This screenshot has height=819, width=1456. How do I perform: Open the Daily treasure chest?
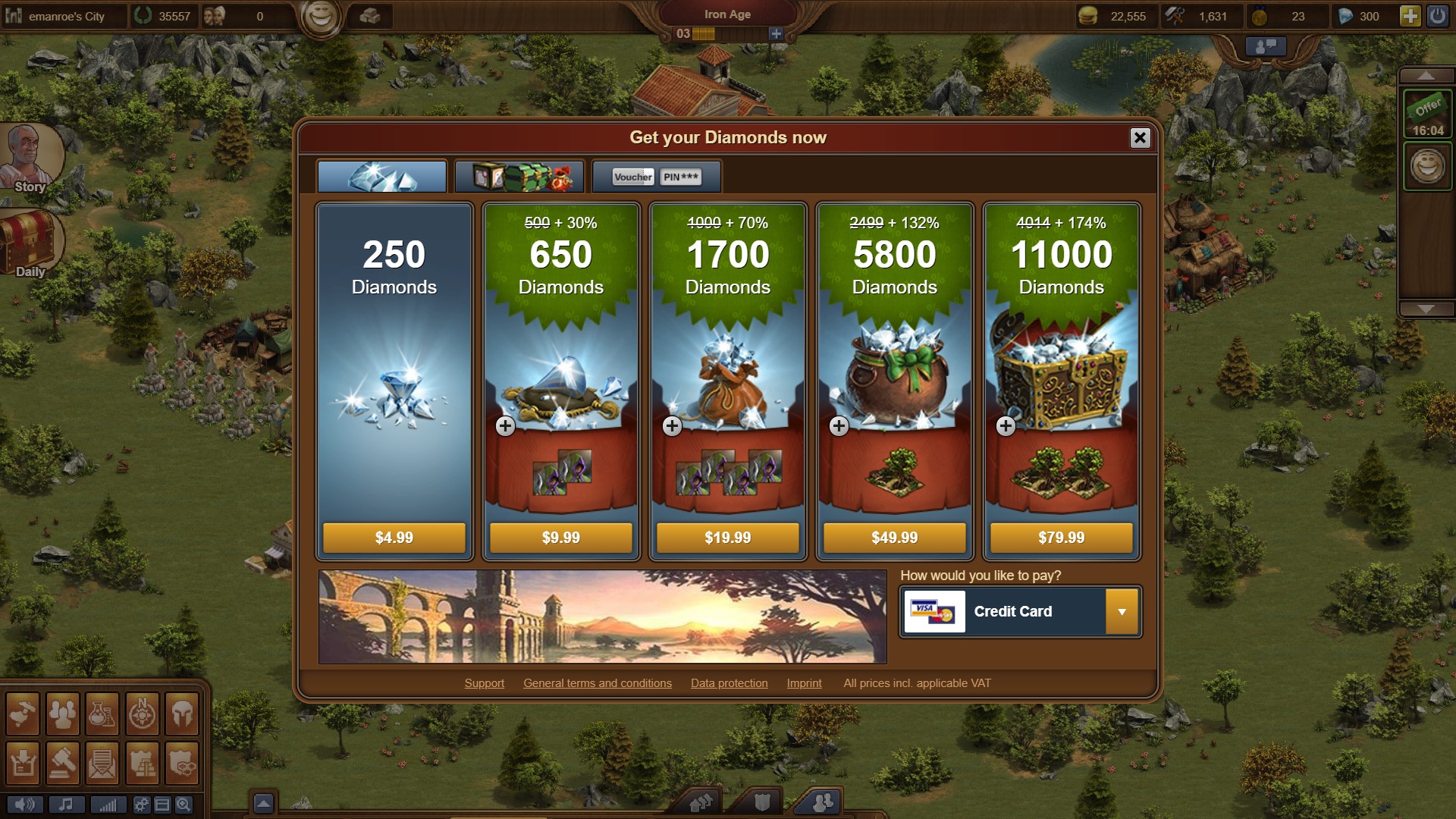pos(29,241)
